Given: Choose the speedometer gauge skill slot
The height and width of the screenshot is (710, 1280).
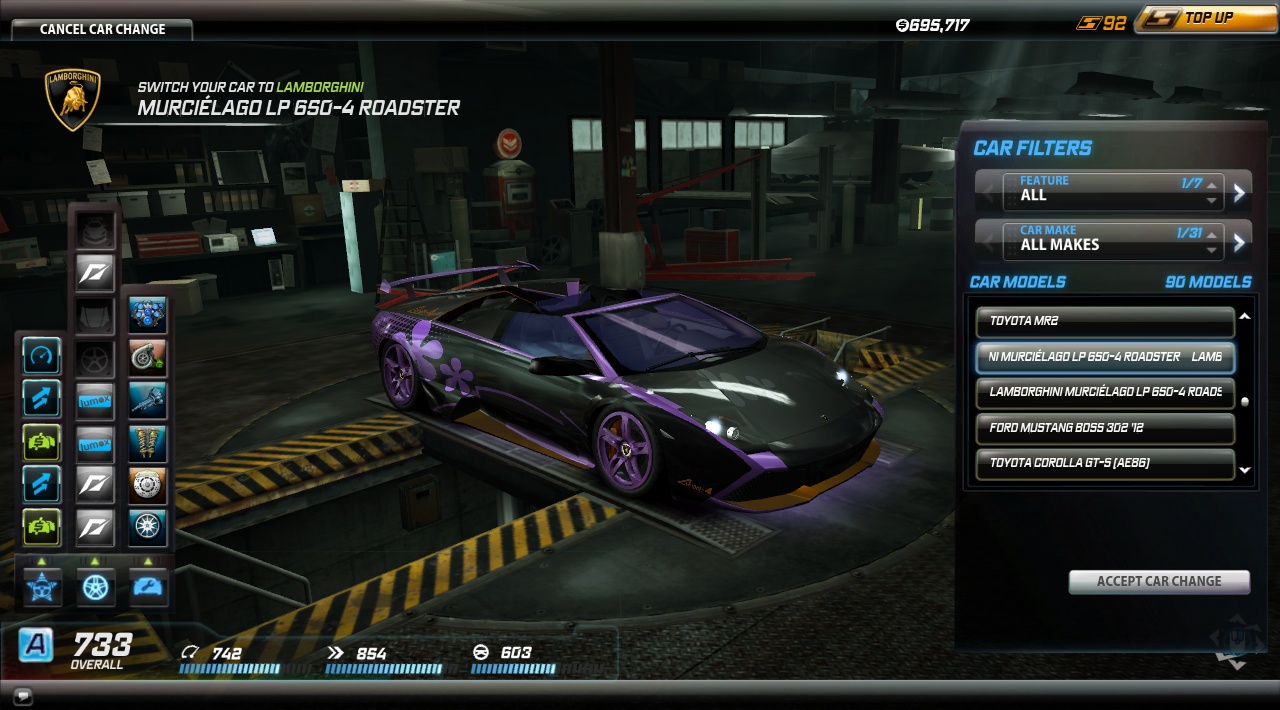Looking at the screenshot, I should 42,356.
